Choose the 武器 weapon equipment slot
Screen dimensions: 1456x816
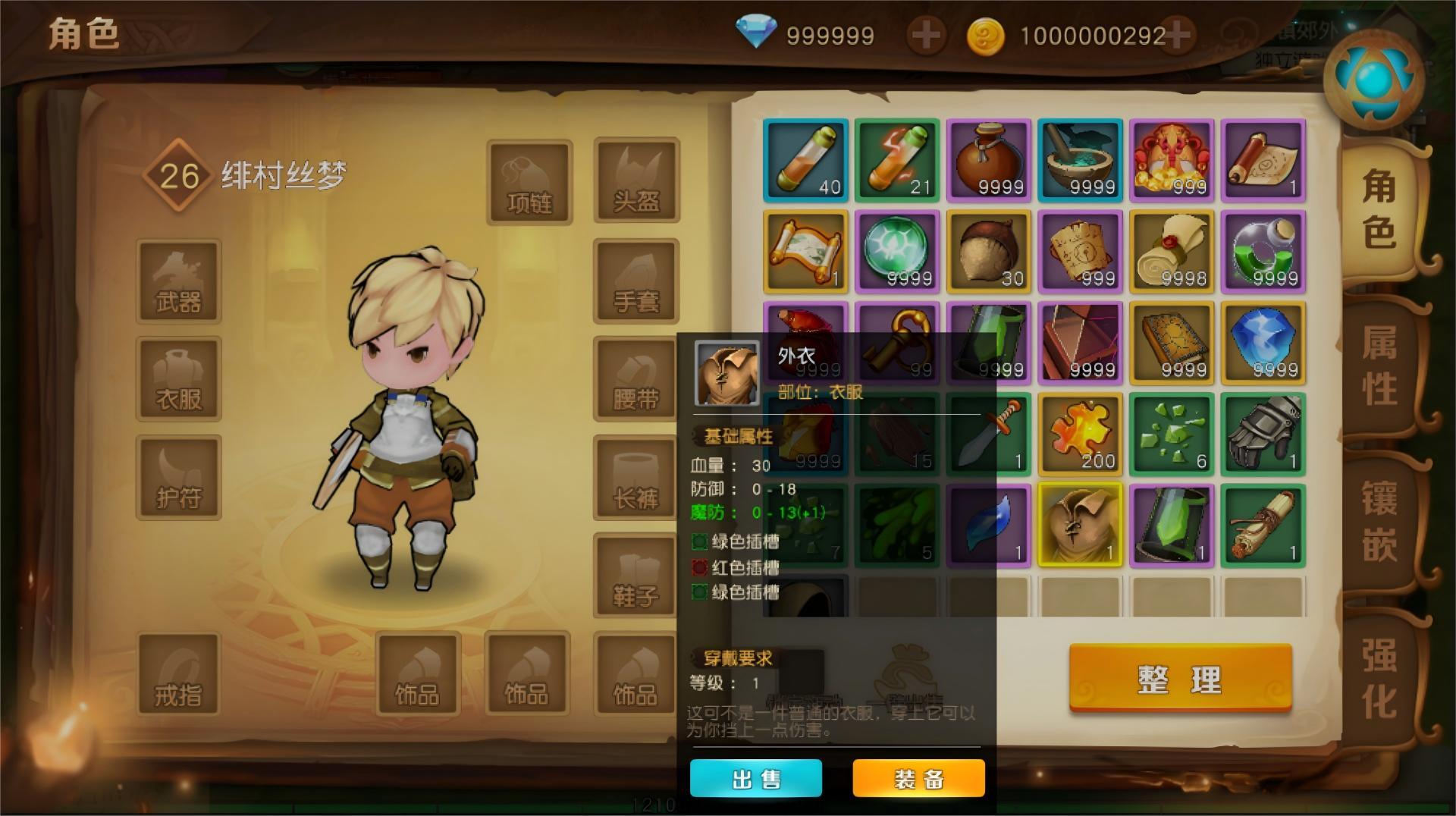pos(179,281)
